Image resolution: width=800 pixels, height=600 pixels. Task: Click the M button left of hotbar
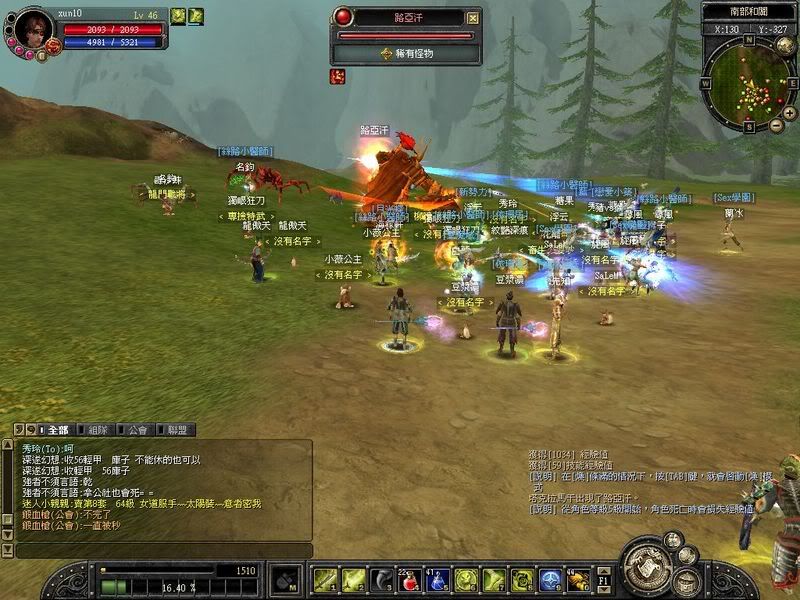point(286,580)
